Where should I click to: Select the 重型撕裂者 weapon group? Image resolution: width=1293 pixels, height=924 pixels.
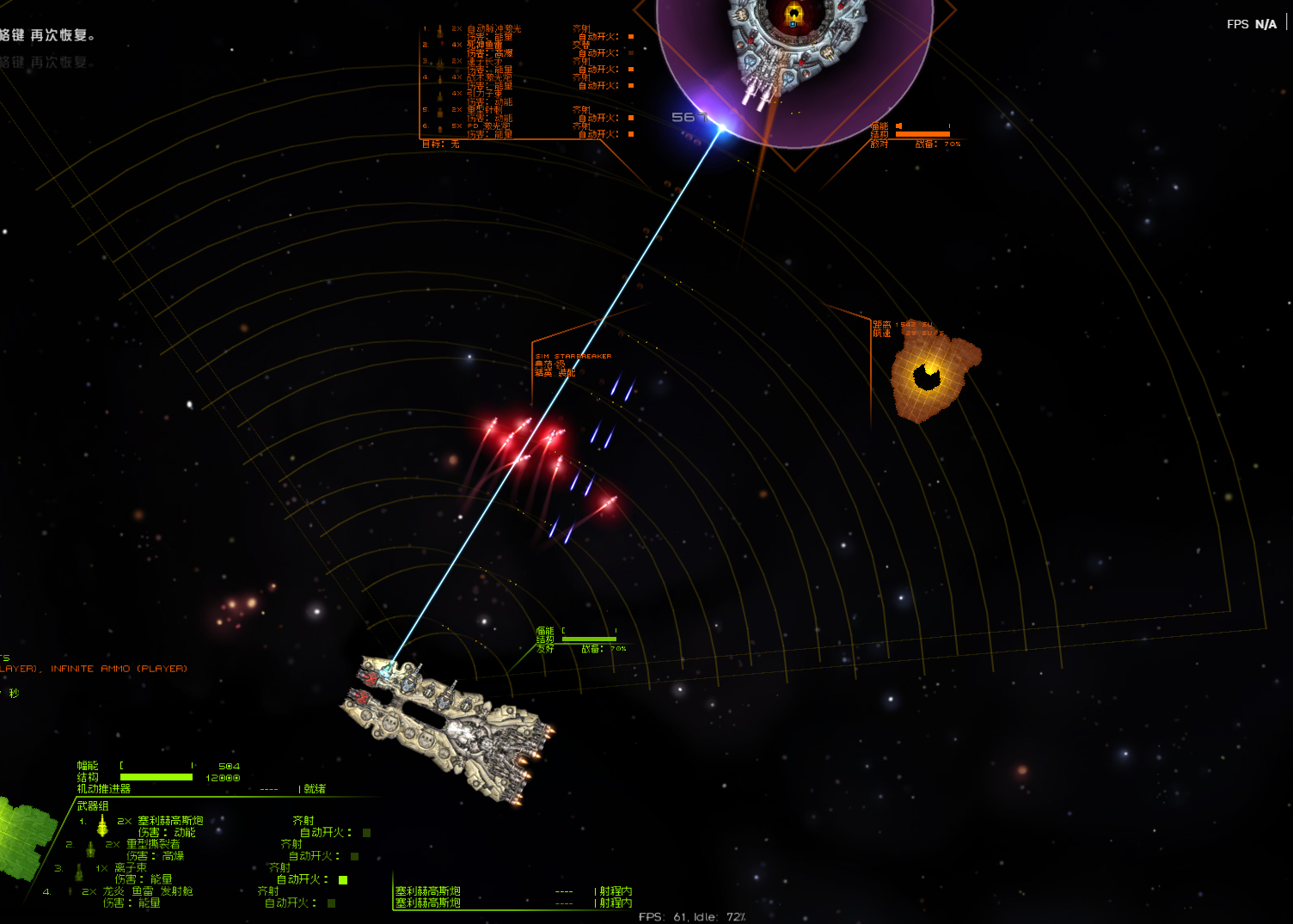(x=153, y=844)
